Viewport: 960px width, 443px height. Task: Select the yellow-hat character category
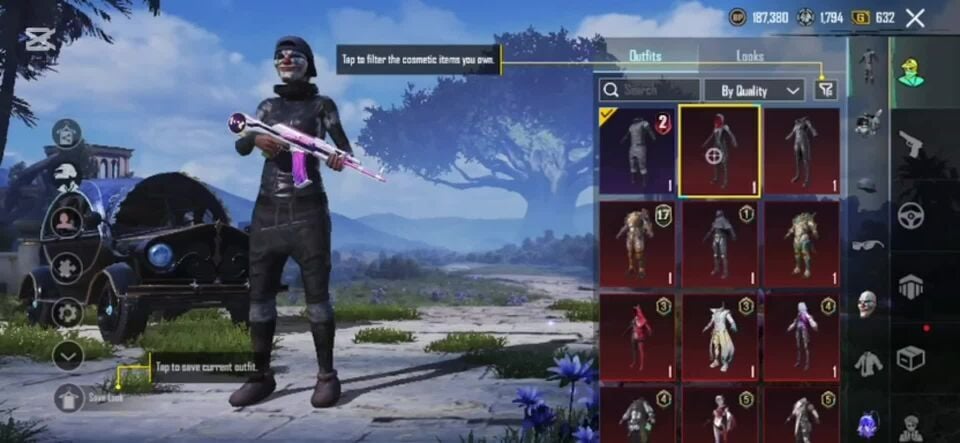(x=910, y=71)
